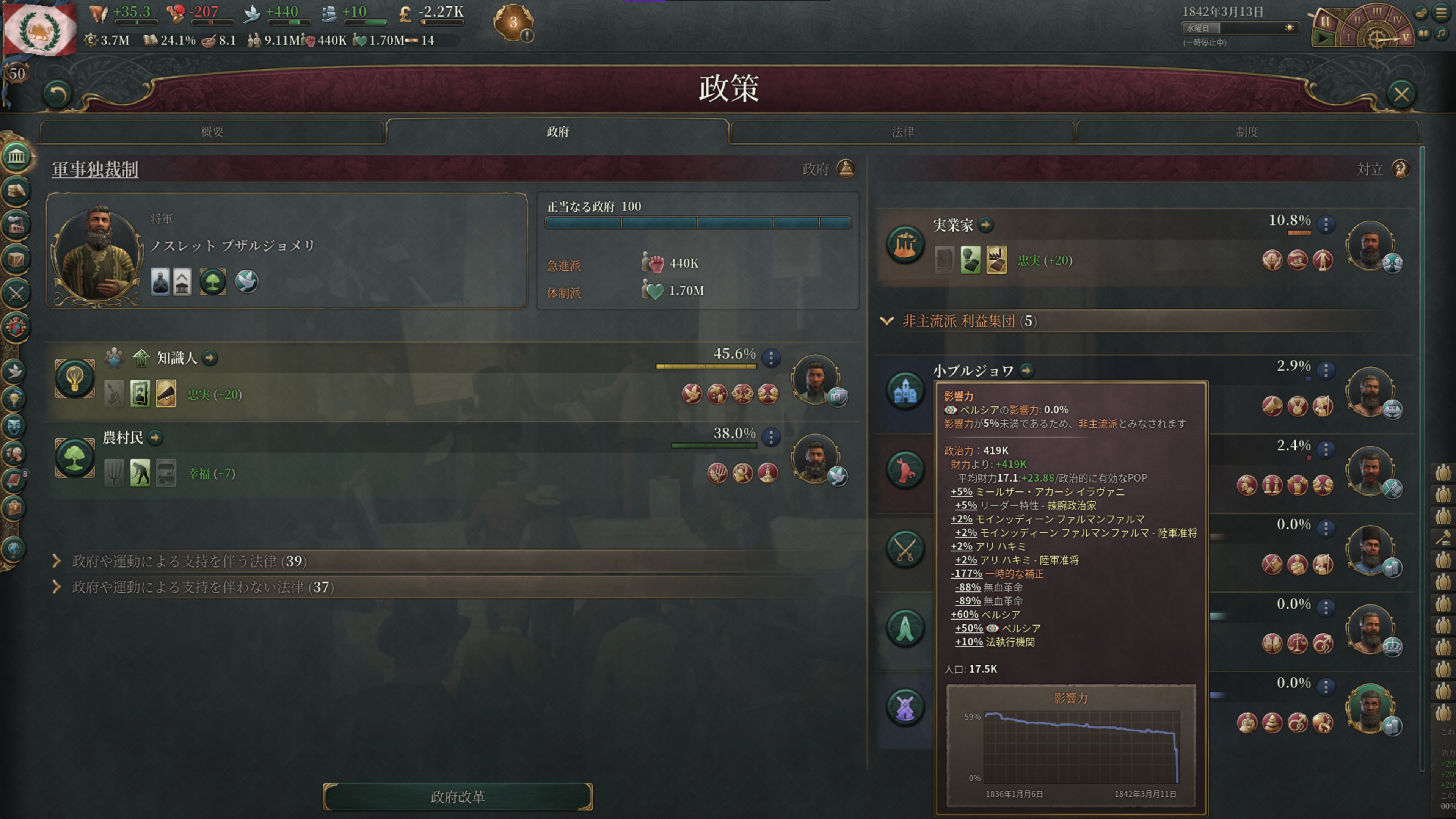Collapse the 非主流派 利益集団 section
This screenshot has width=1456, height=819.
pyautogui.click(x=886, y=321)
